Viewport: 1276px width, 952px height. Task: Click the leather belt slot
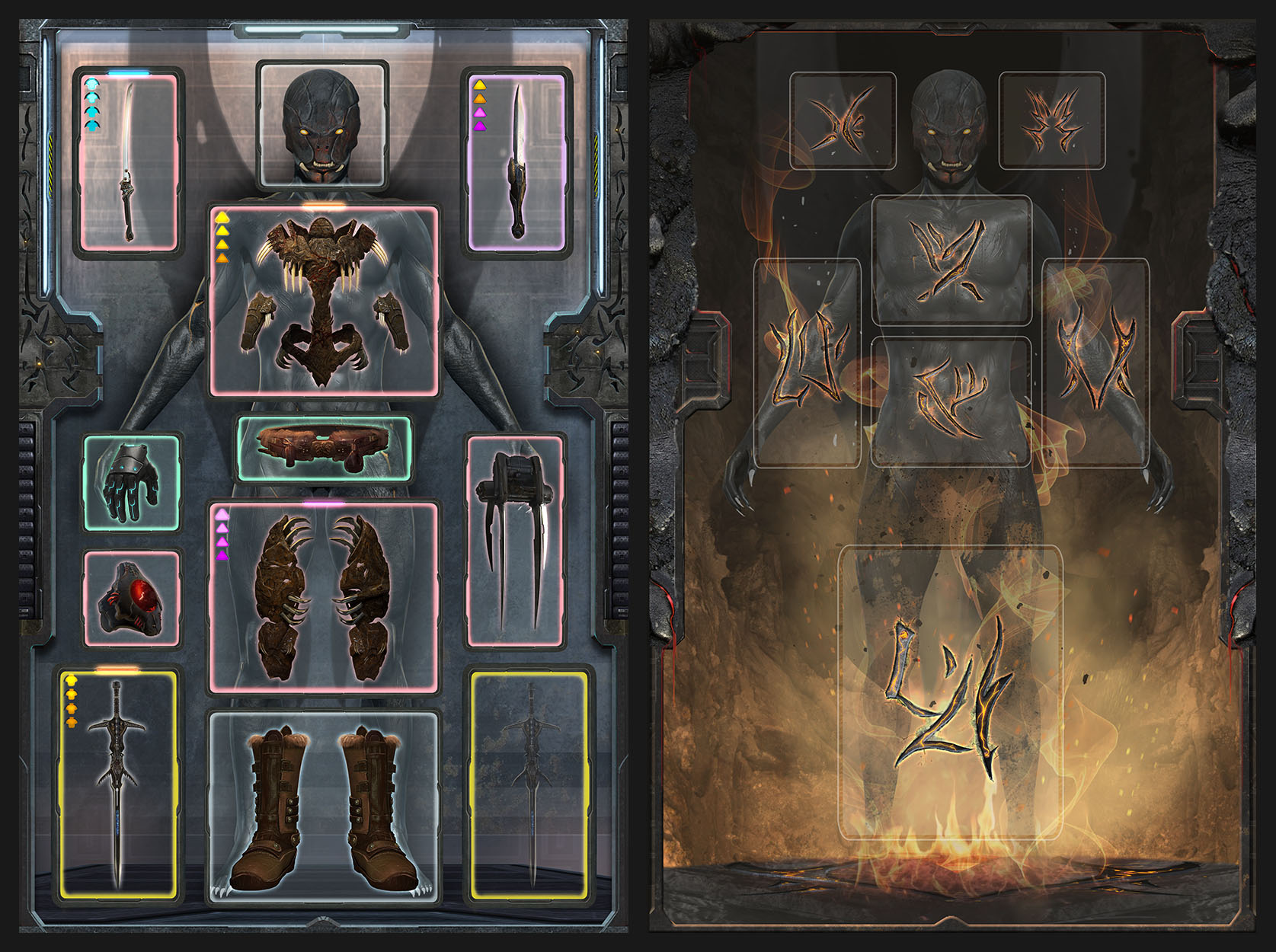click(x=325, y=449)
